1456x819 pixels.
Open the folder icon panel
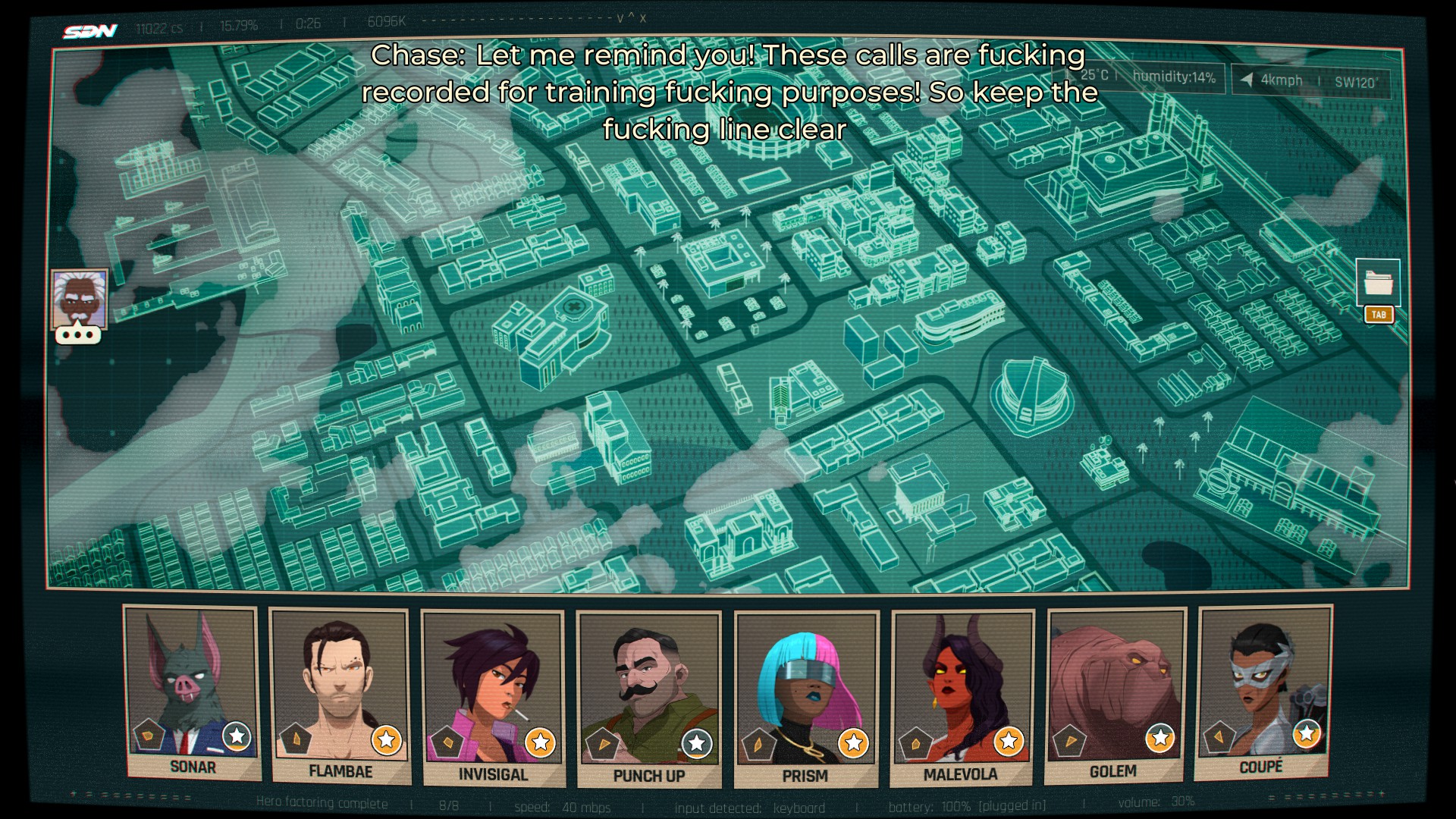point(1378,283)
